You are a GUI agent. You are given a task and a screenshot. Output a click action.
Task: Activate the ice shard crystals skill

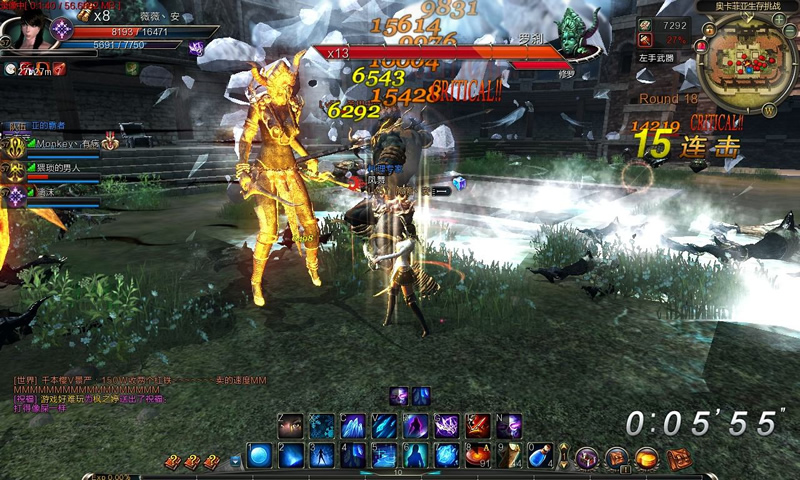pos(353,426)
